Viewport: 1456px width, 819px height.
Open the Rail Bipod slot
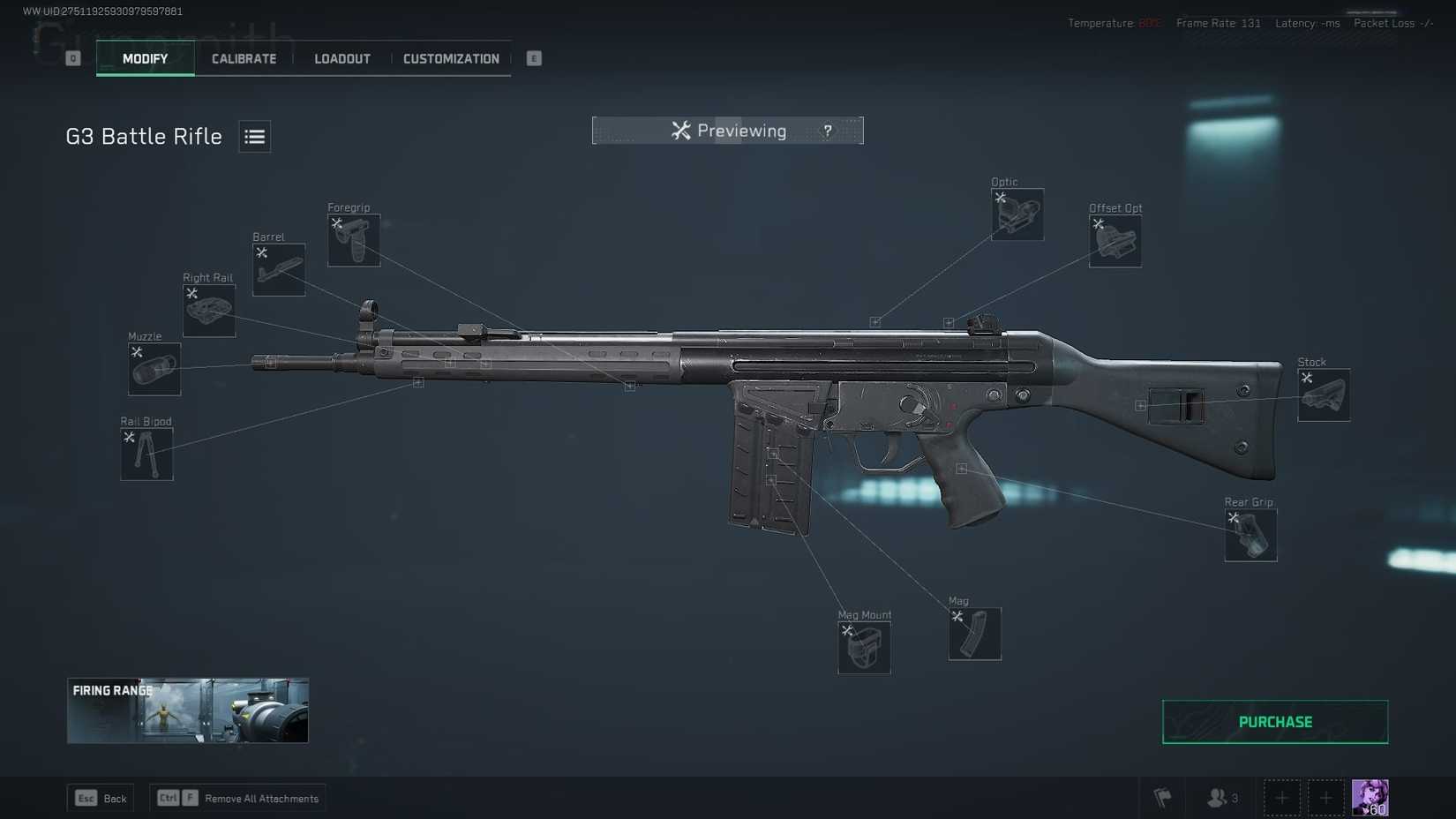(x=146, y=454)
